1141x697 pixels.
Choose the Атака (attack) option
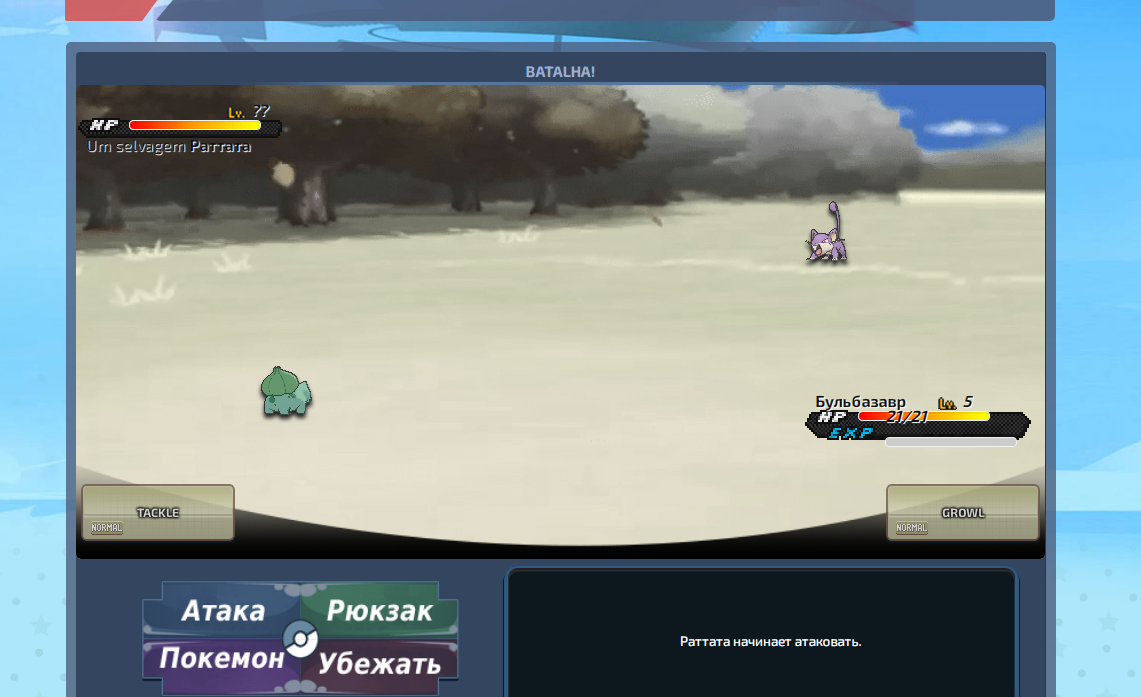pyautogui.click(x=222, y=610)
